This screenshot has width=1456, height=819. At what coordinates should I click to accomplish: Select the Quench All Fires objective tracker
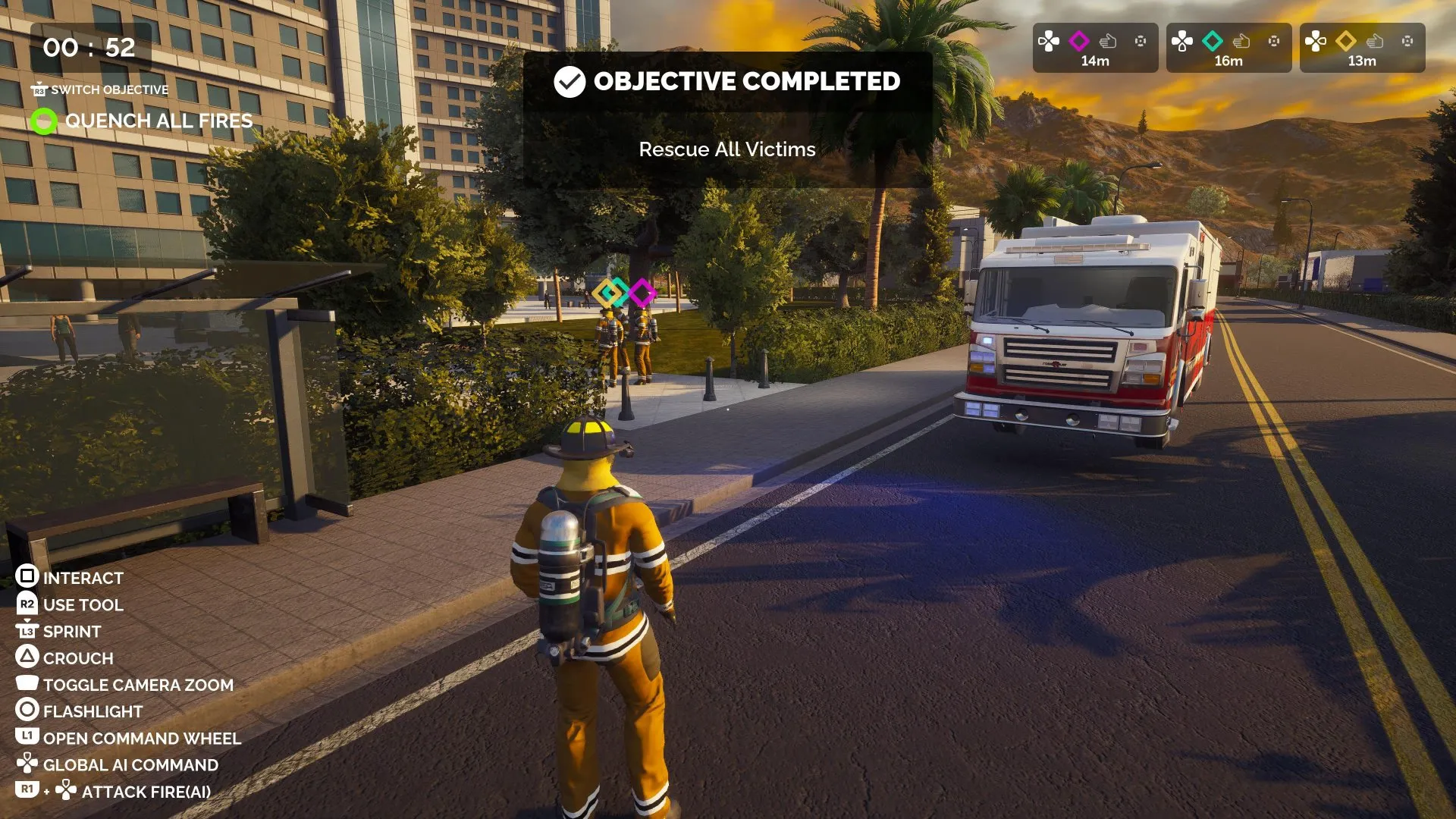144,121
